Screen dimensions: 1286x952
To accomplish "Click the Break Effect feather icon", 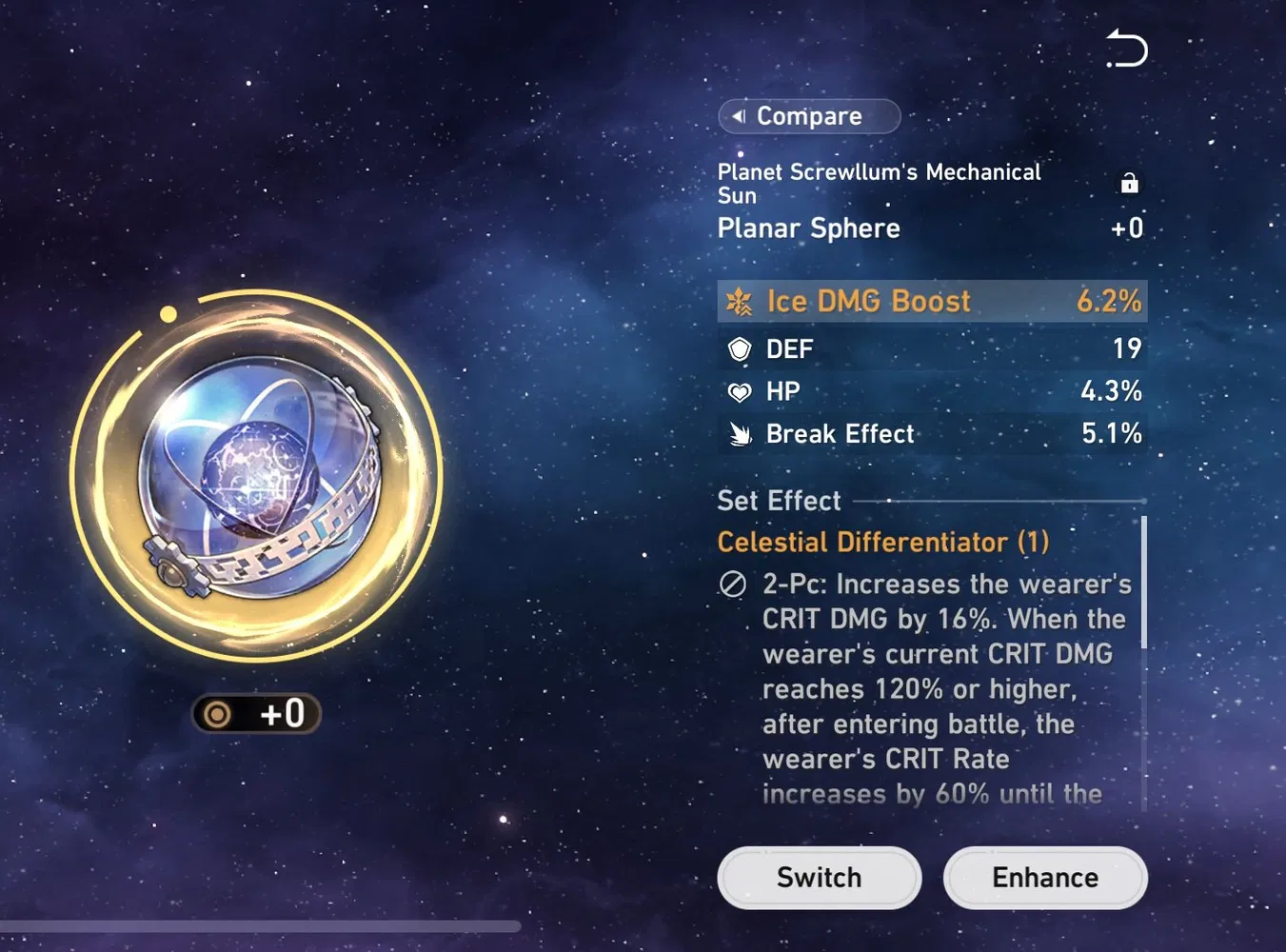I will [x=740, y=434].
